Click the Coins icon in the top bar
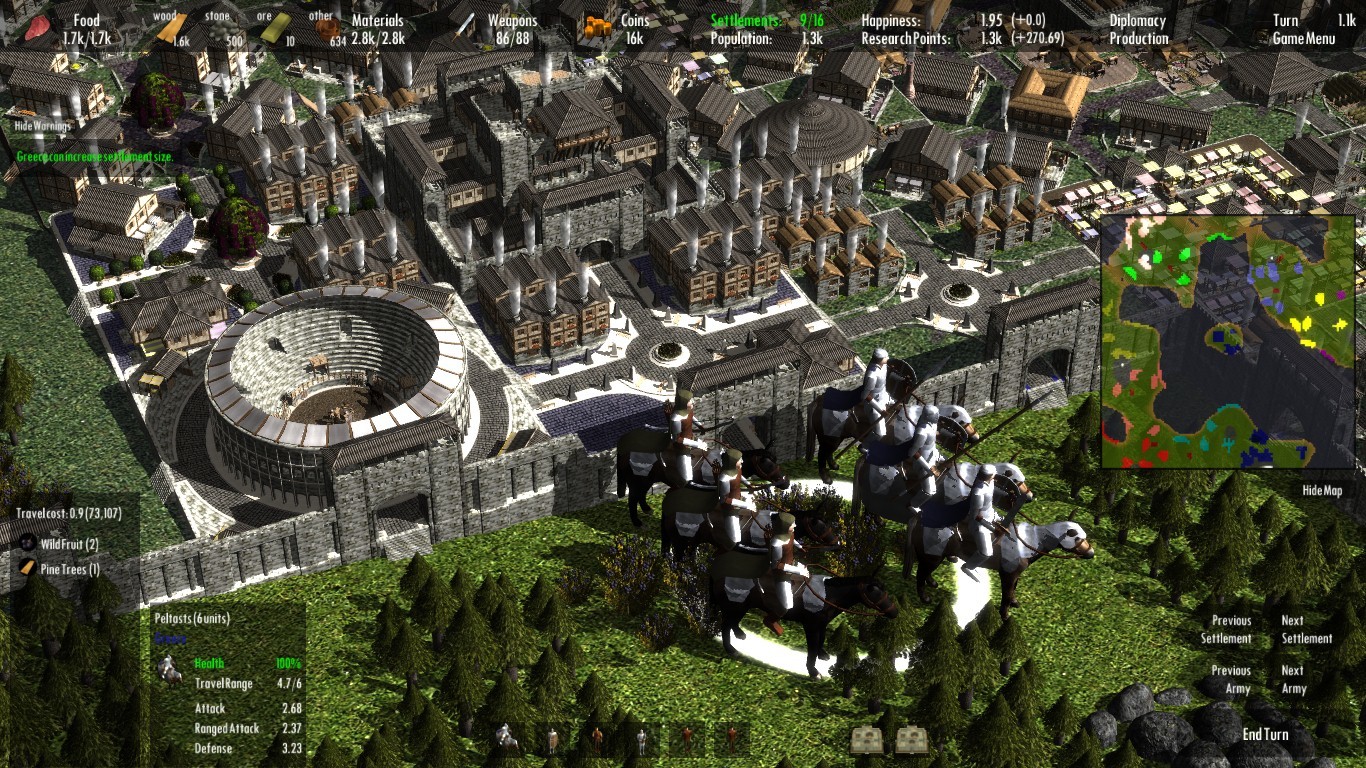This screenshot has width=1366, height=768. pos(596,27)
